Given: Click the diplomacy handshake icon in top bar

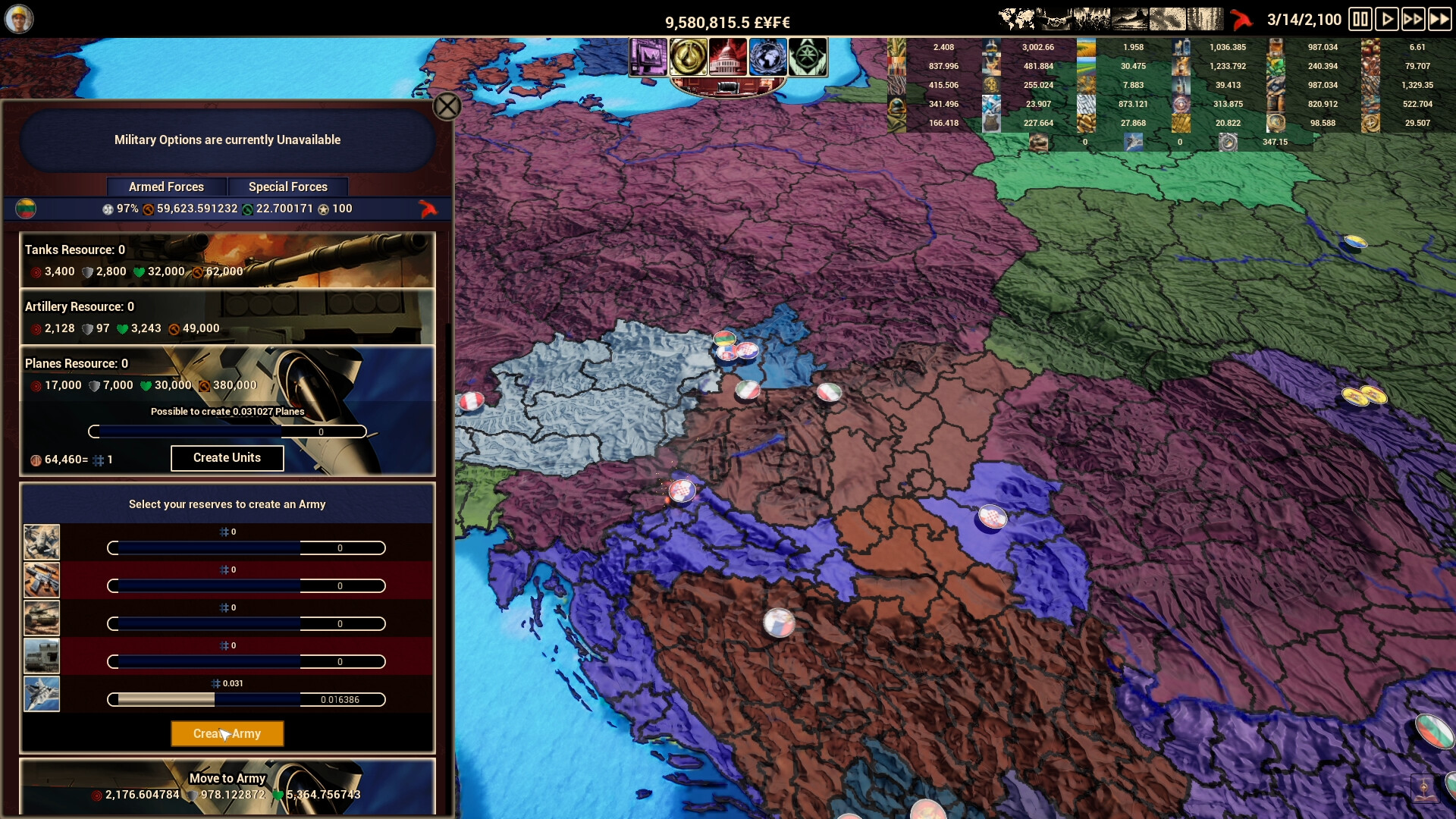Looking at the screenshot, I should pos(1054,19).
